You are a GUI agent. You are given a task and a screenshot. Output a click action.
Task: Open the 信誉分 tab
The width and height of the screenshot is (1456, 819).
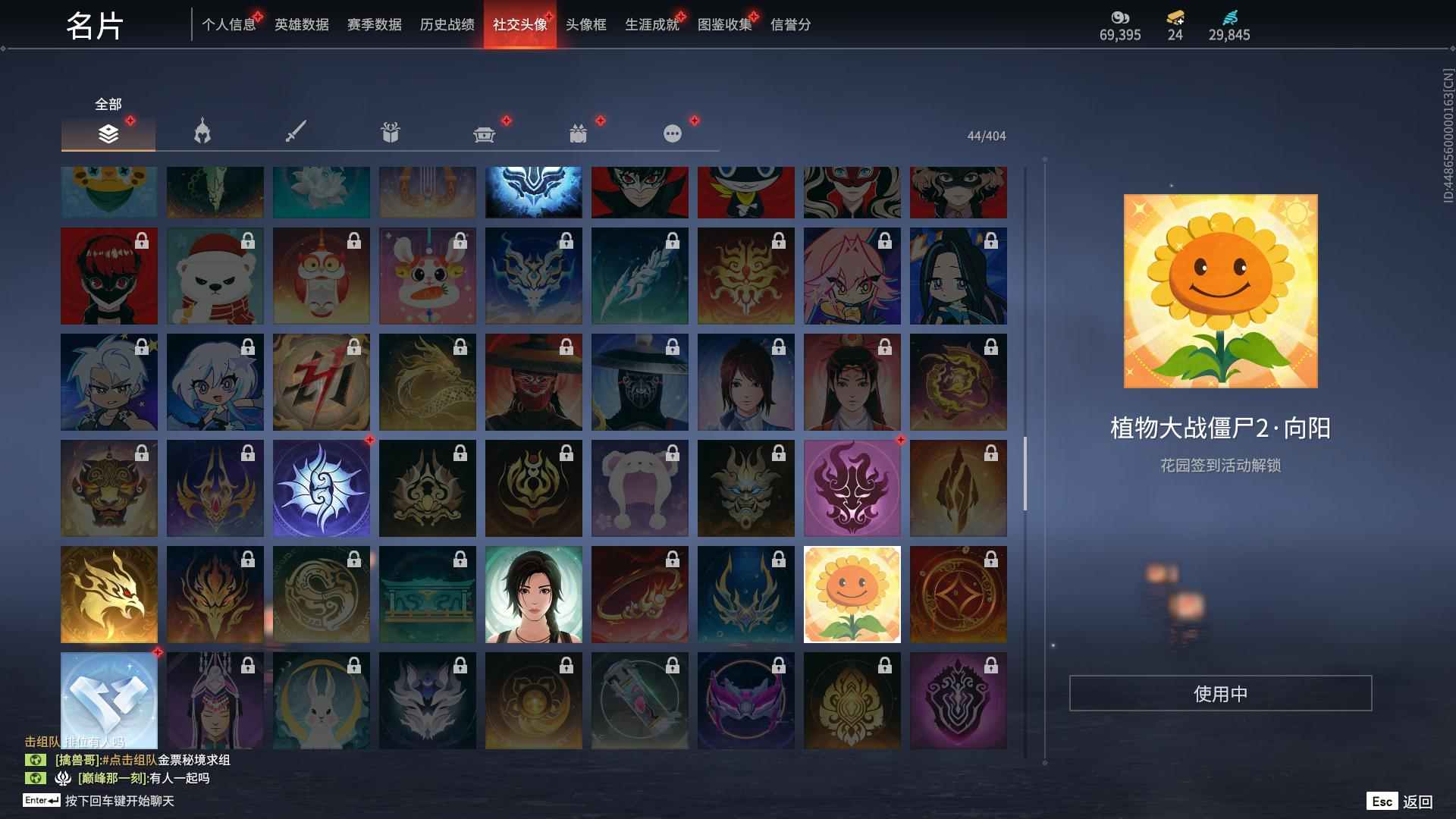coord(789,24)
